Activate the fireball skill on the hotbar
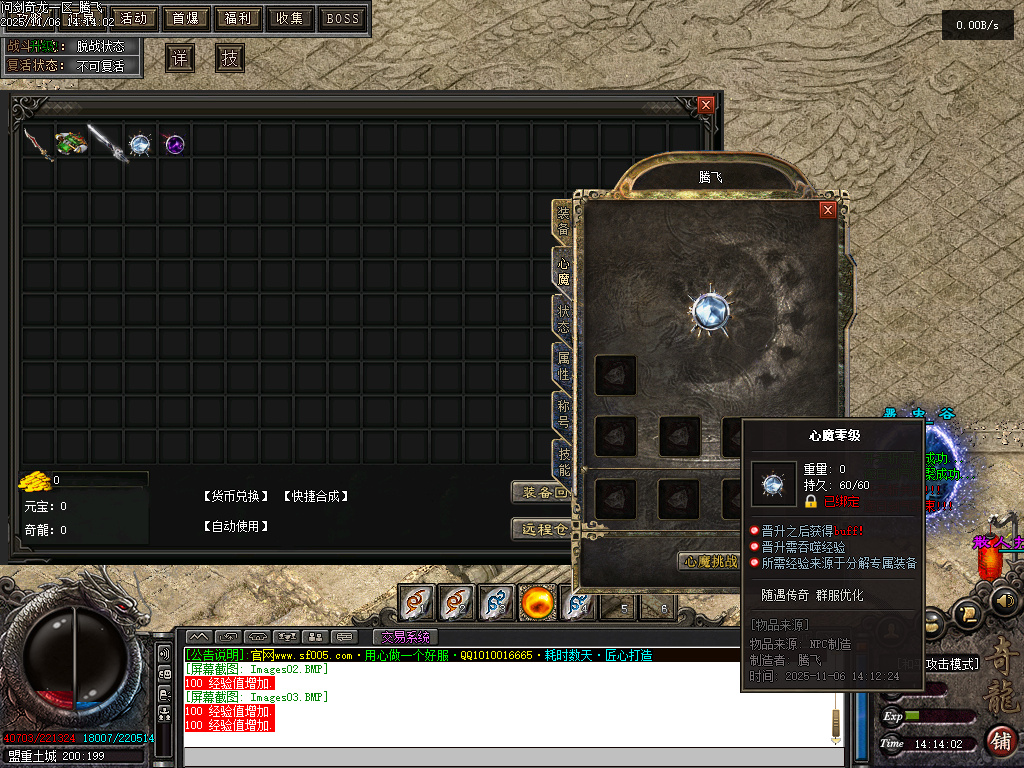This screenshot has width=1024, height=768. [537, 603]
